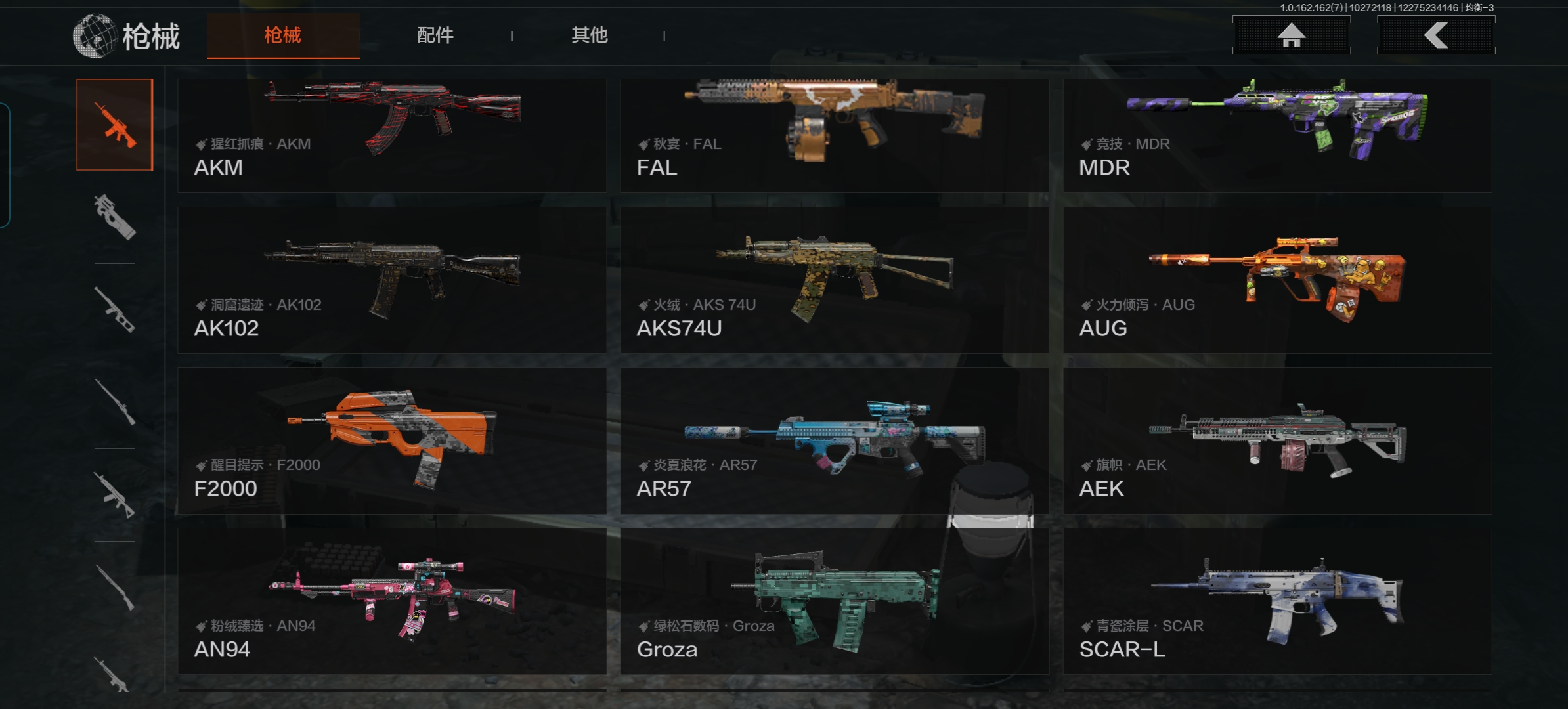This screenshot has height=709, width=1568.
Task: Open the 其他 tab
Action: click(589, 35)
